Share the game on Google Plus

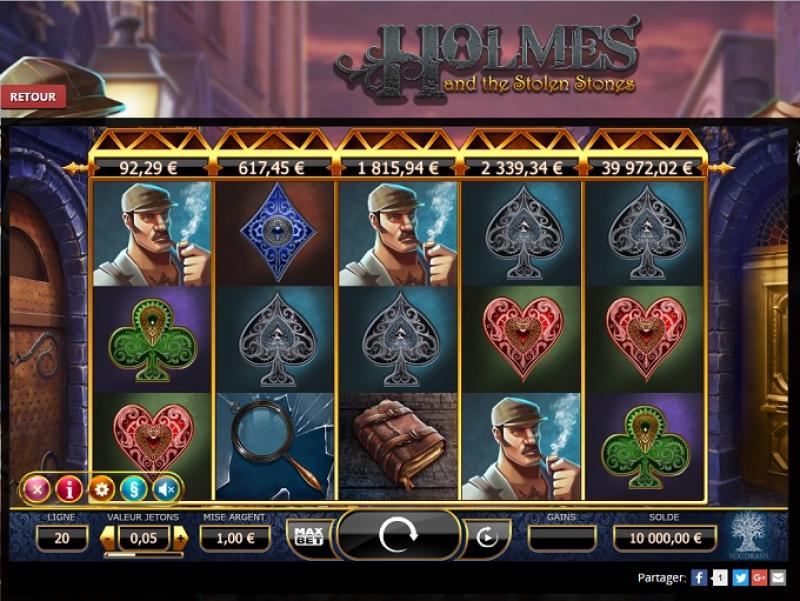coord(760,577)
